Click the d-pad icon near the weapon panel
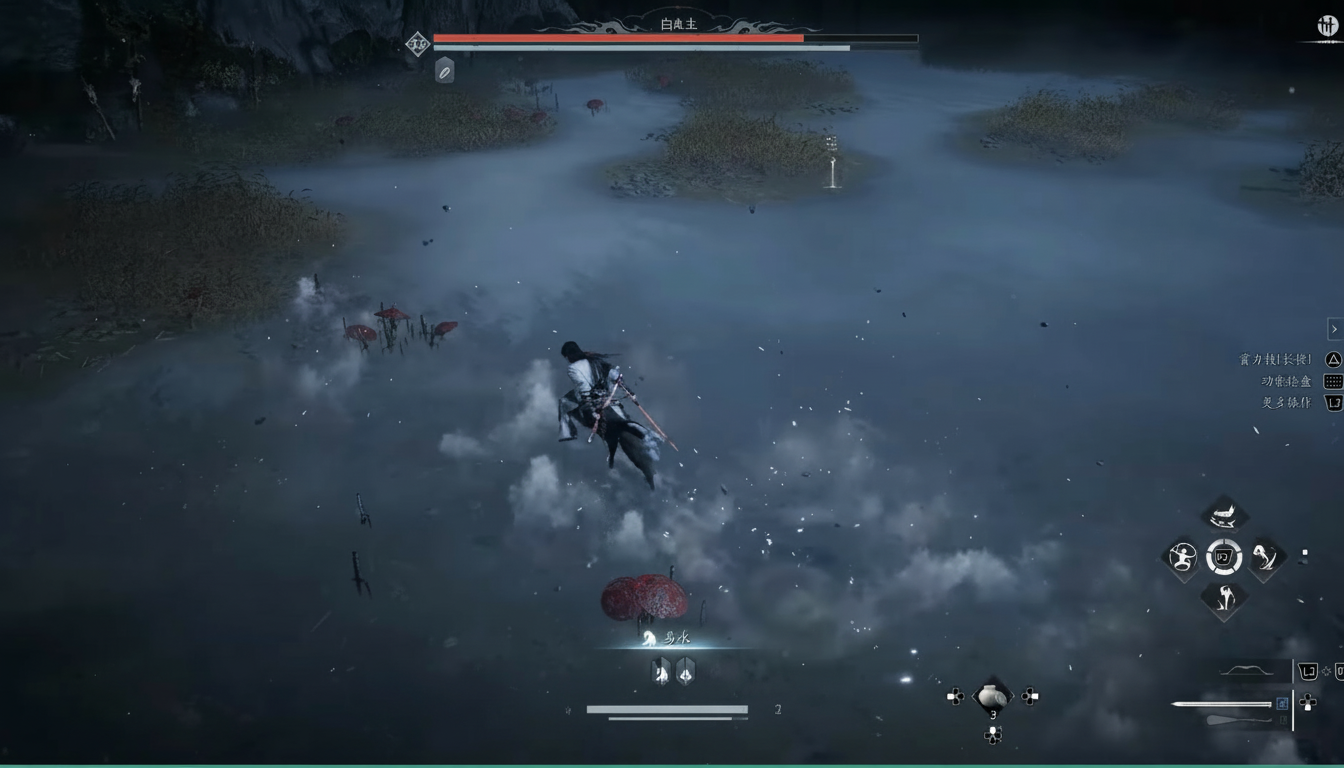The image size is (1344, 768). [x=1308, y=701]
